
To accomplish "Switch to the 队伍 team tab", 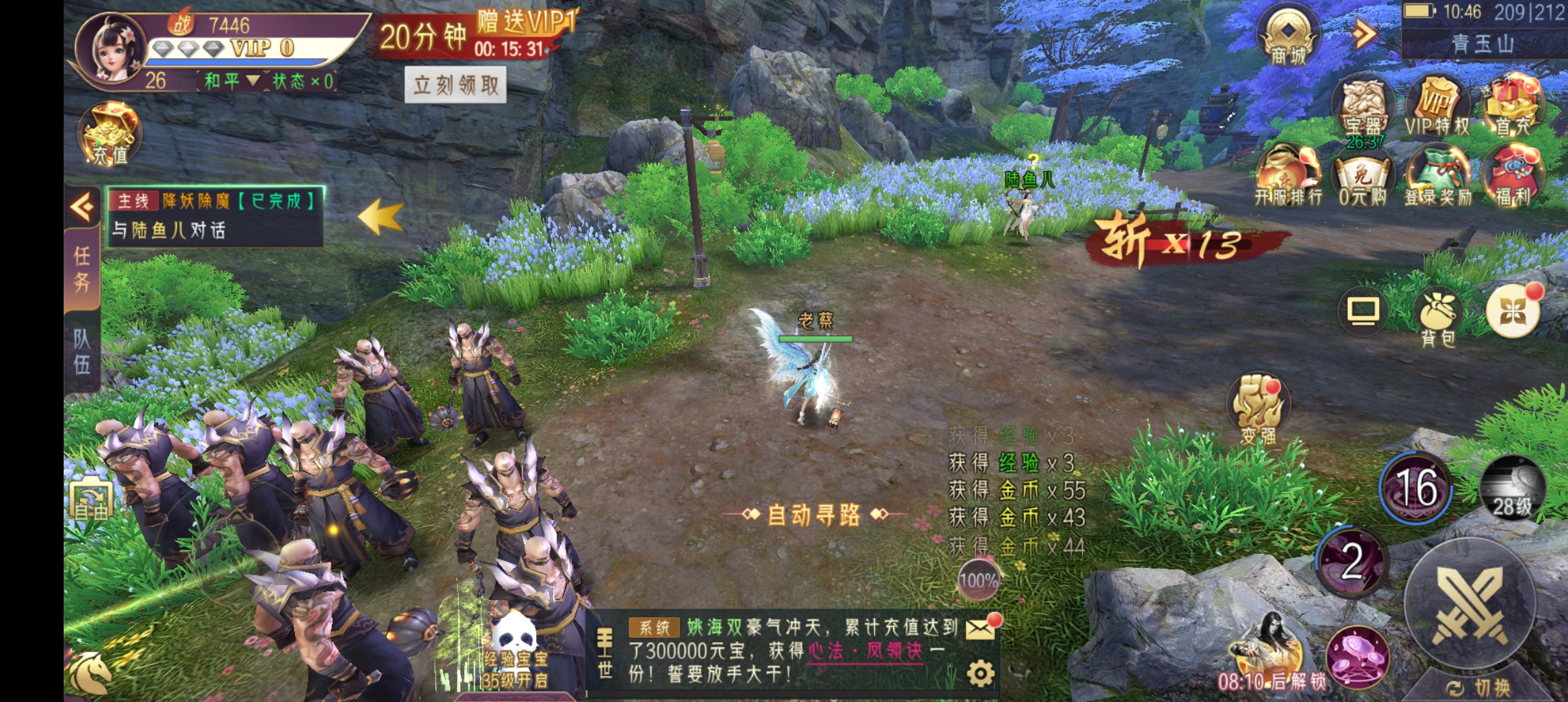I will point(82,351).
